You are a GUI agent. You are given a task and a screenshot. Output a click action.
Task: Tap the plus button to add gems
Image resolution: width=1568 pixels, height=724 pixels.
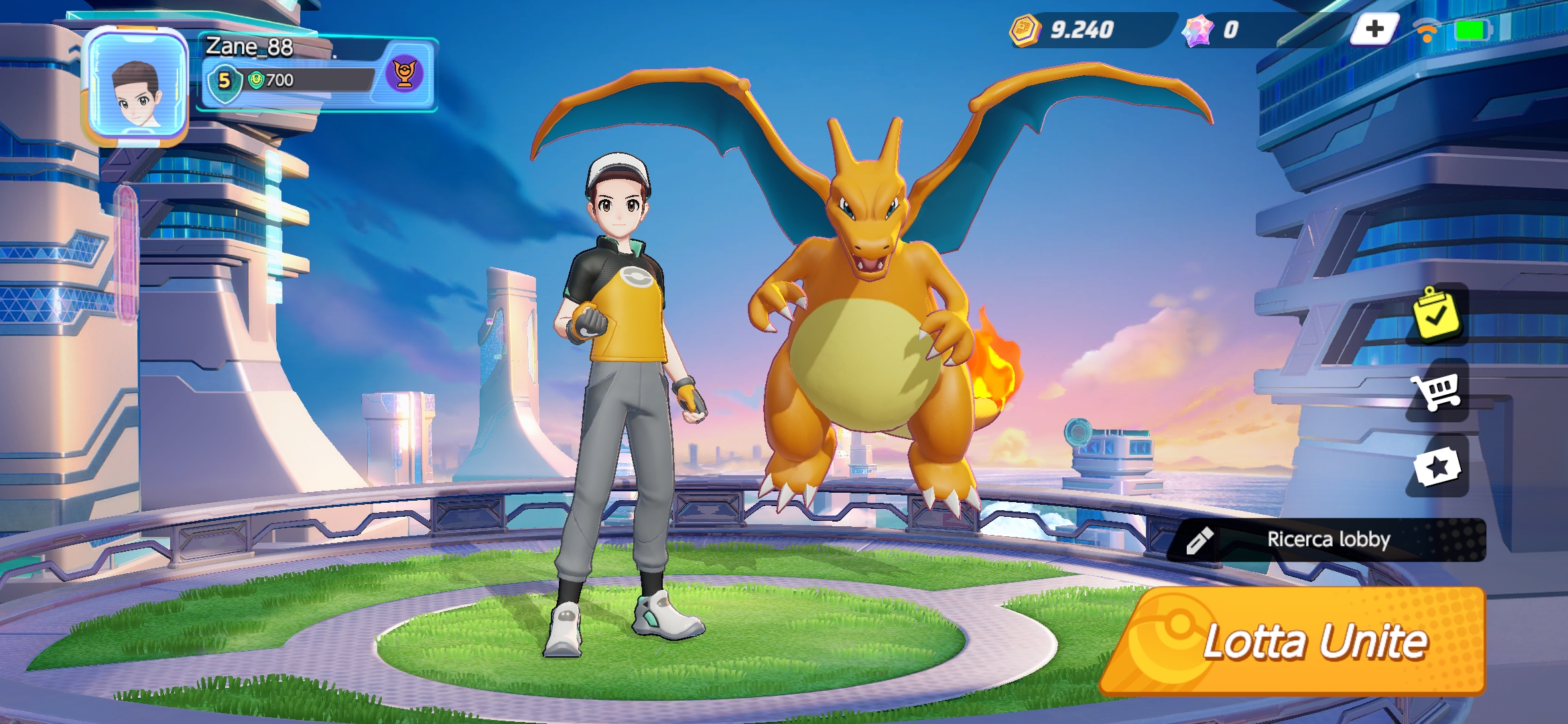tap(1374, 29)
